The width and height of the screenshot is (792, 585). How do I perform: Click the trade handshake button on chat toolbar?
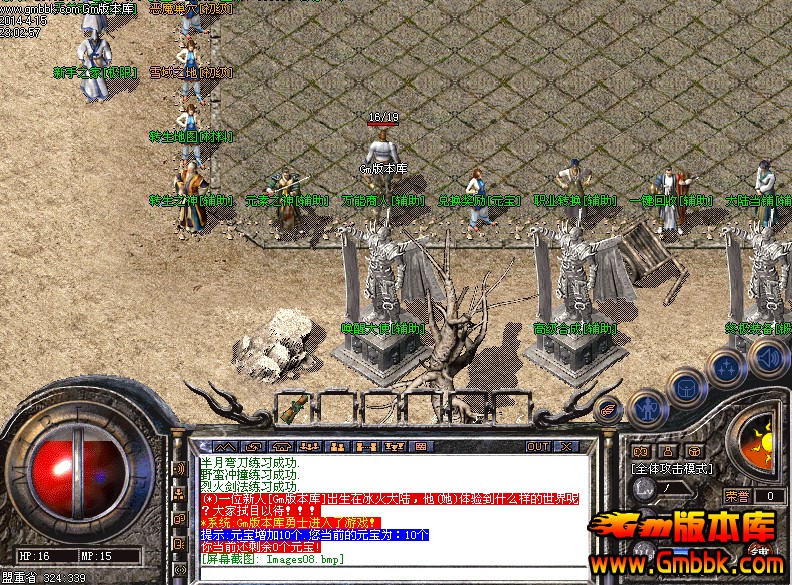[254, 446]
